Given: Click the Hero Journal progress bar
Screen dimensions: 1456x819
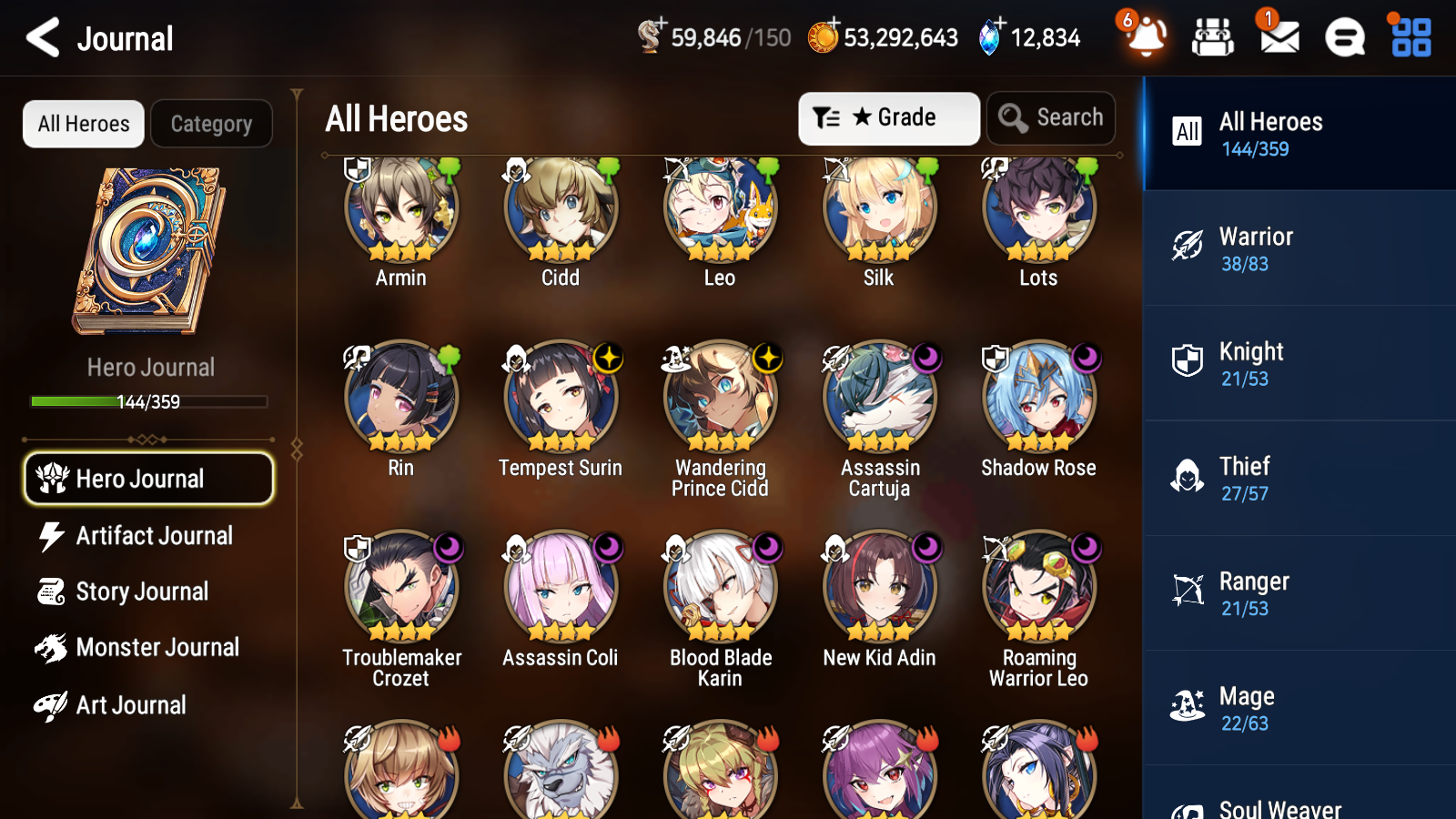Looking at the screenshot, I should click(x=148, y=400).
